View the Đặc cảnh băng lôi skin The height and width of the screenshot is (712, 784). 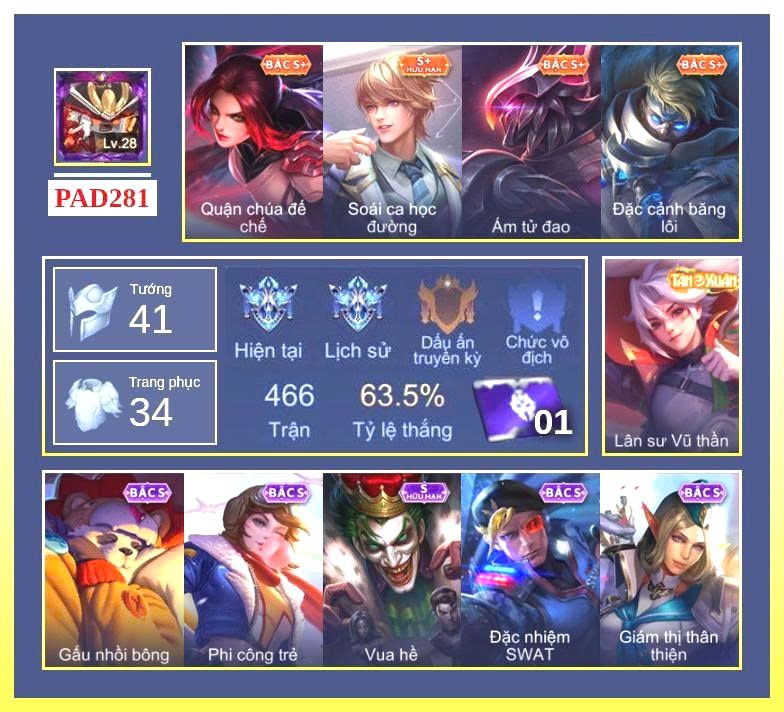(x=670, y=140)
